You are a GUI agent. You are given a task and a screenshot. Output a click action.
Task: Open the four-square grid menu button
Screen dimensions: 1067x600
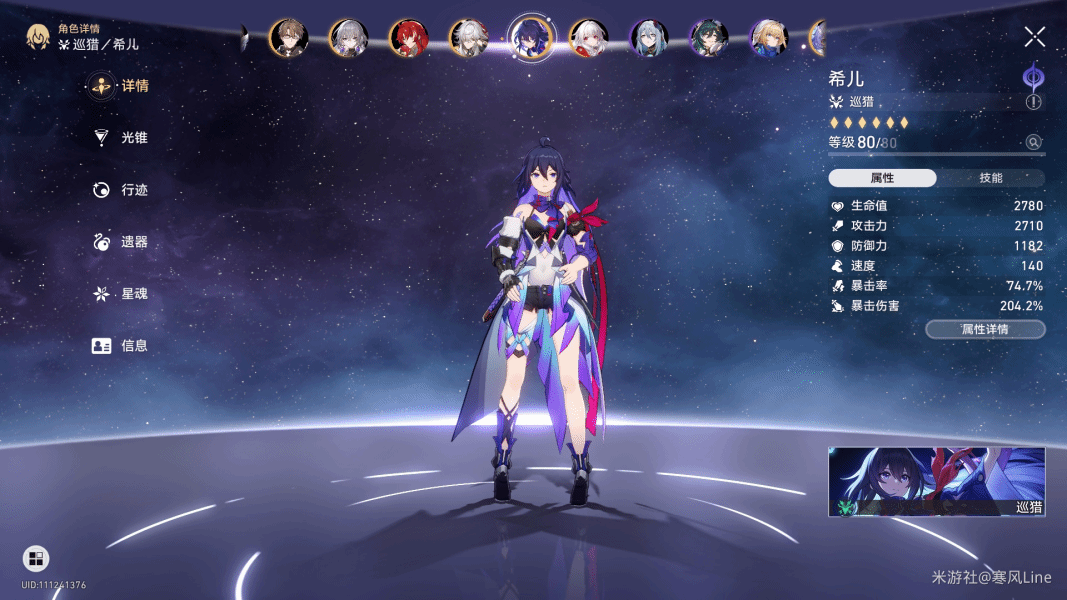point(36,558)
